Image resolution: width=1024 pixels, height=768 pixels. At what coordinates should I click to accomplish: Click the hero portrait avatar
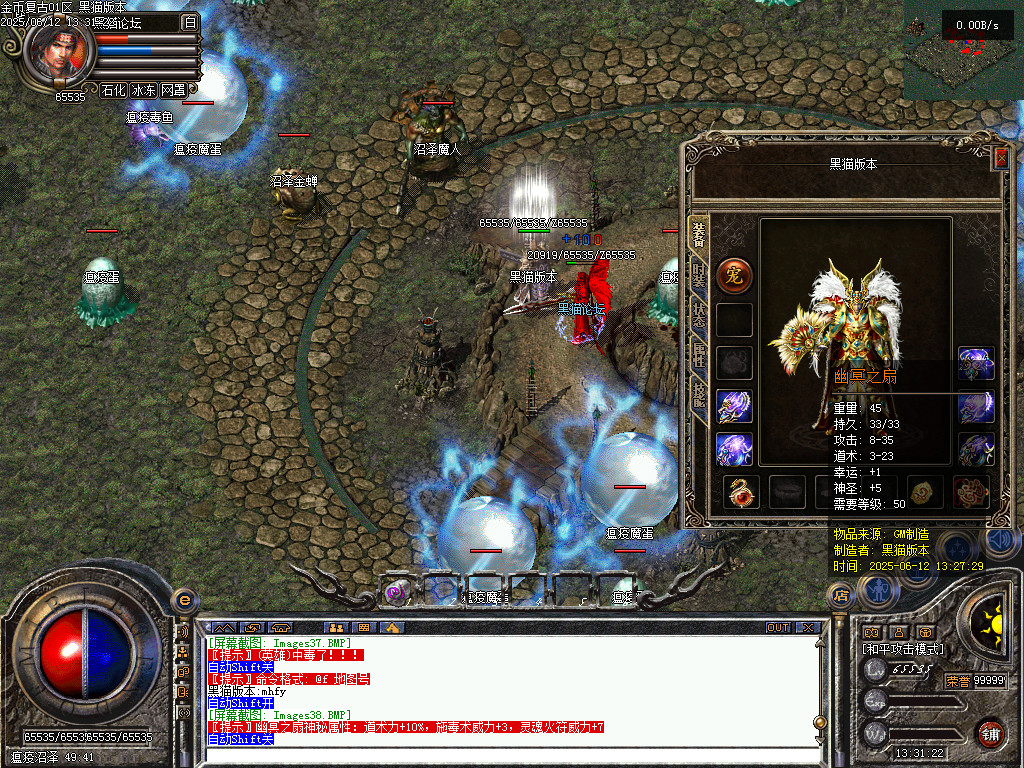60,52
